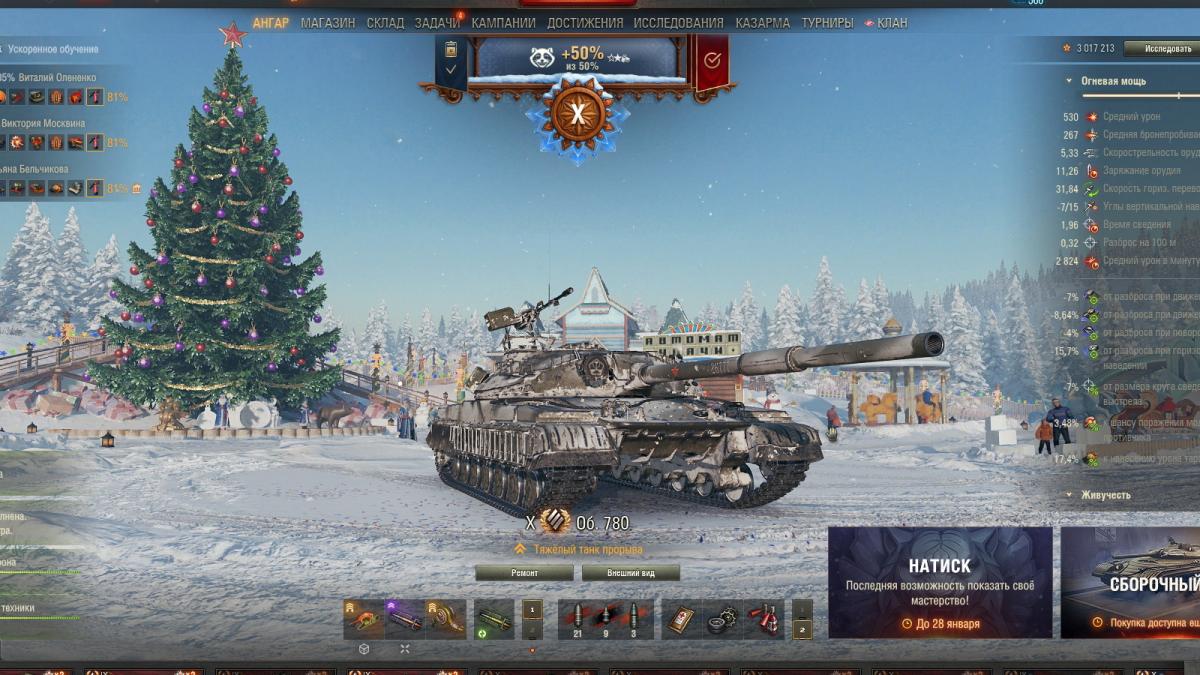Image resolution: width=1200 pixels, height=675 pixels.
Task: Click the red checkmark flag icon
Action: coord(711,60)
